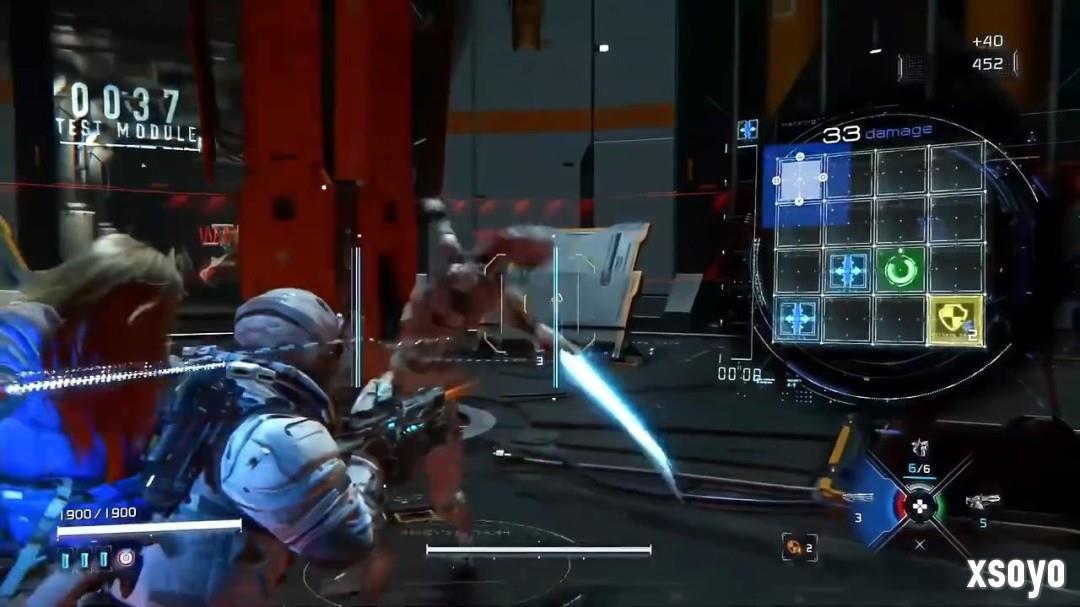
Task: Use the grenade item with count 2
Action: click(798, 545)
